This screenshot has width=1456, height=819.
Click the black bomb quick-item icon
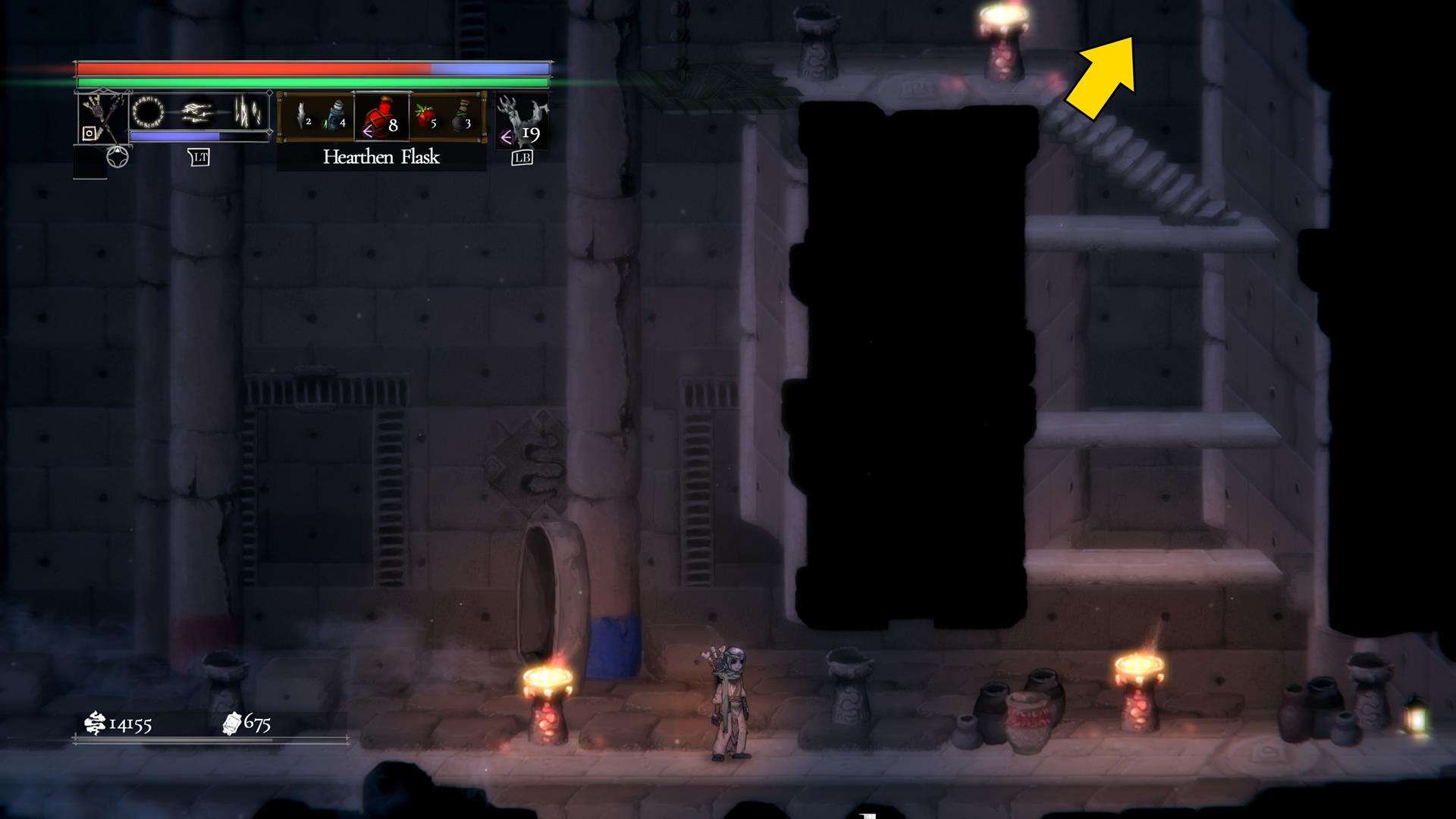tap(460, 118)
